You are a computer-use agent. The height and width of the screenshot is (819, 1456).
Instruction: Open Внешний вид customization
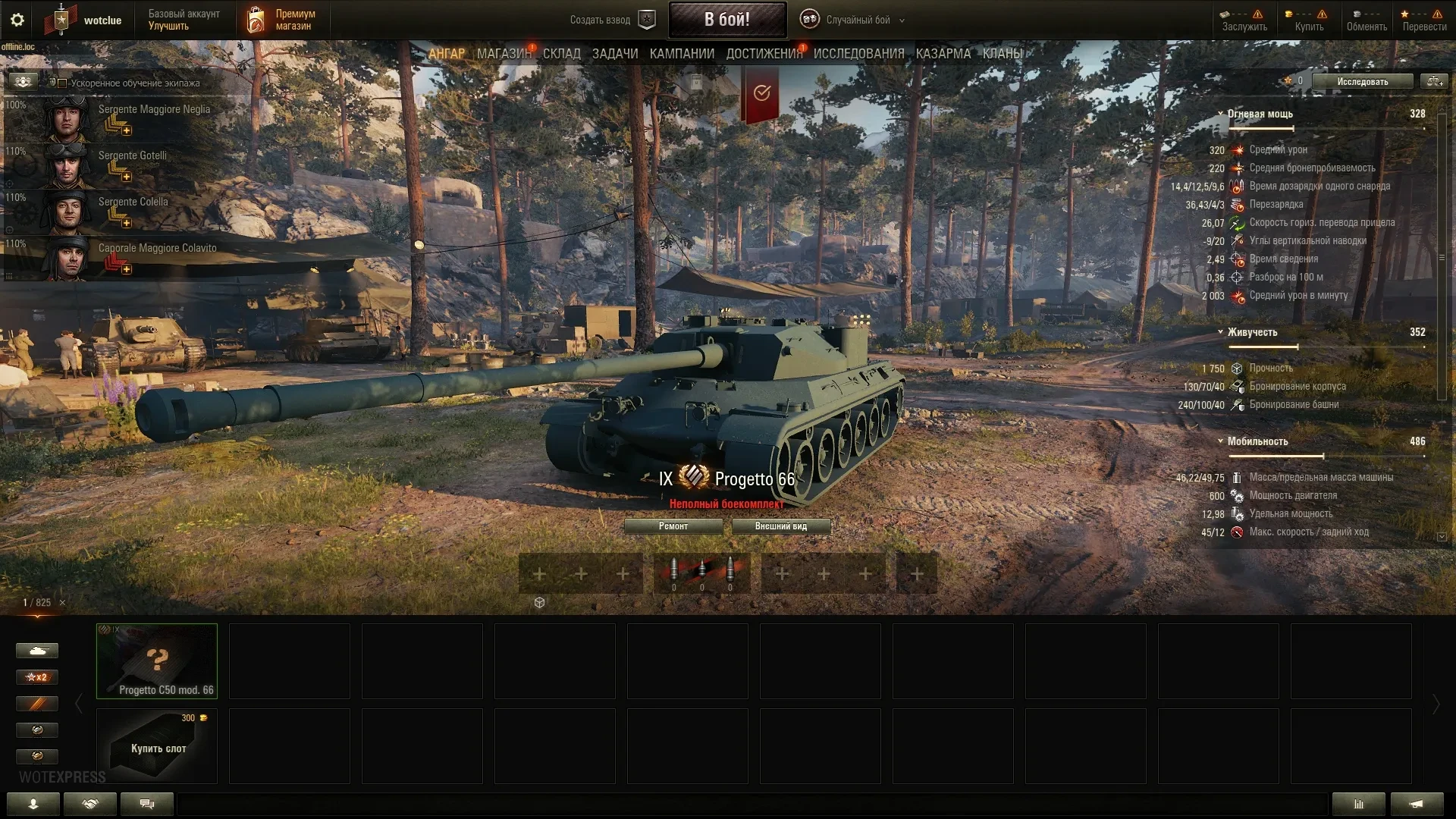coord(780,526)
